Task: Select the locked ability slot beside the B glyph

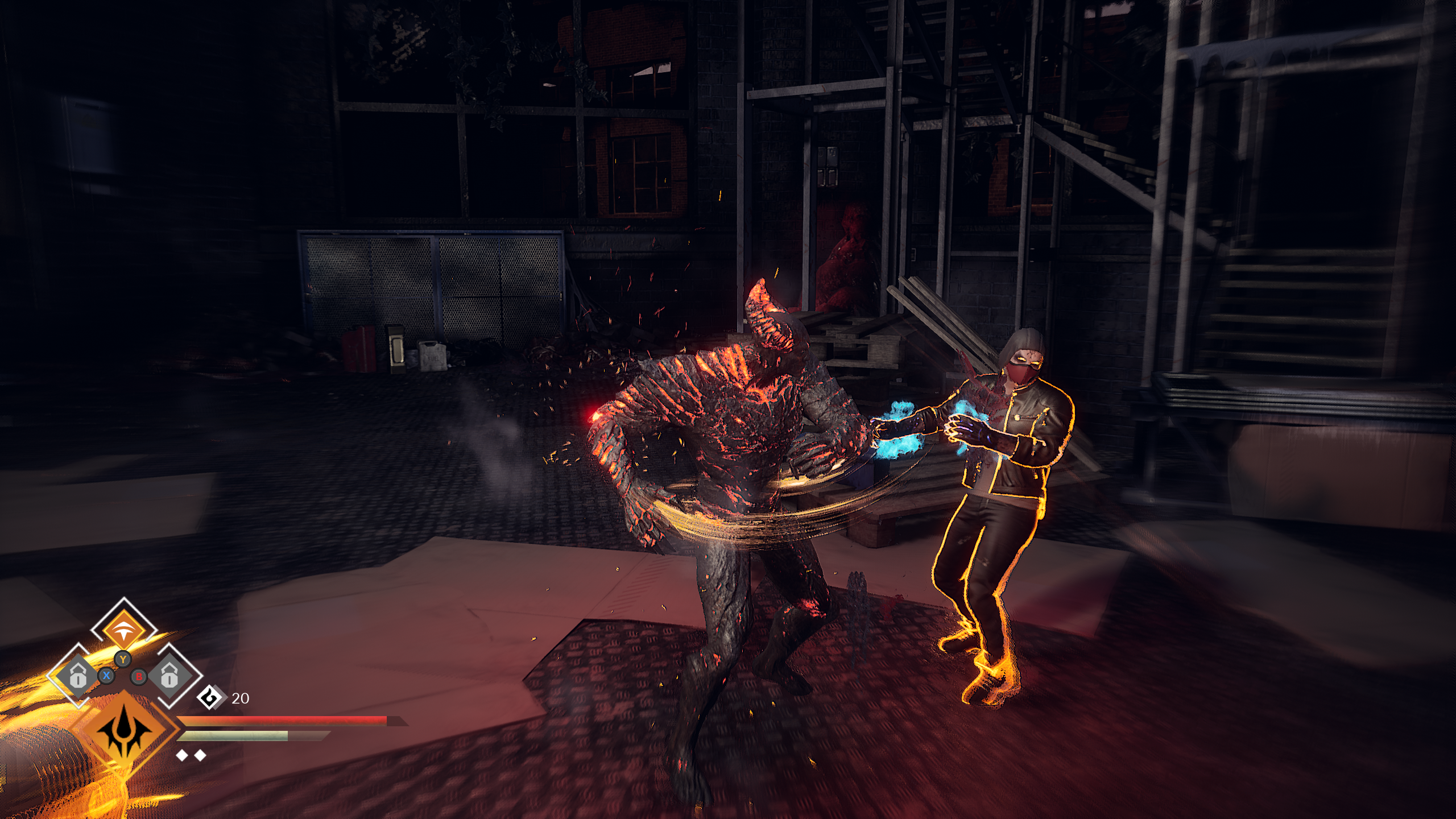Action: click(x=169, y=676)
